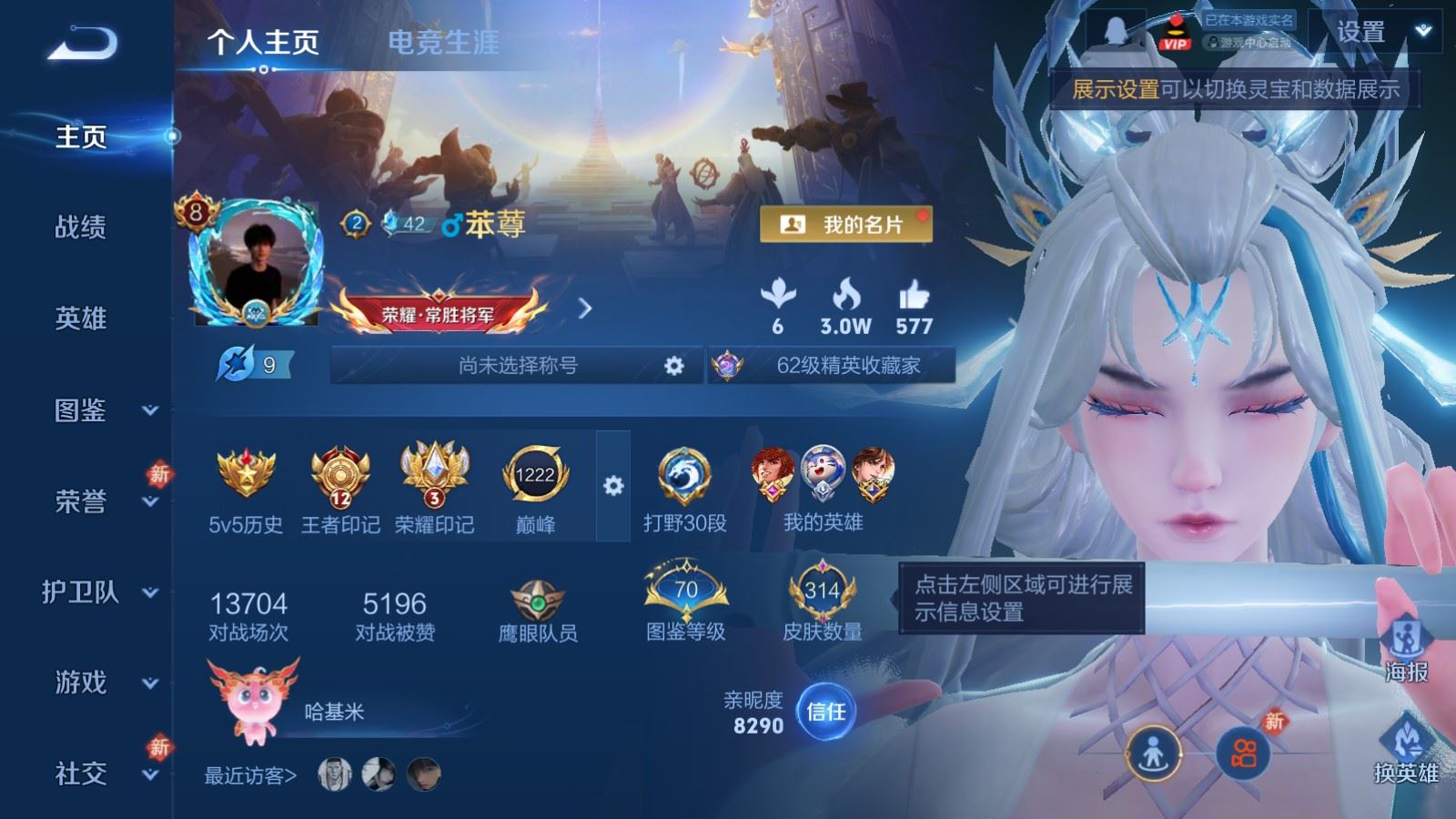The height and width of the screenshot is (819, 1456).
Task: Click the 我的名片 button
Action: coord(844,222)
